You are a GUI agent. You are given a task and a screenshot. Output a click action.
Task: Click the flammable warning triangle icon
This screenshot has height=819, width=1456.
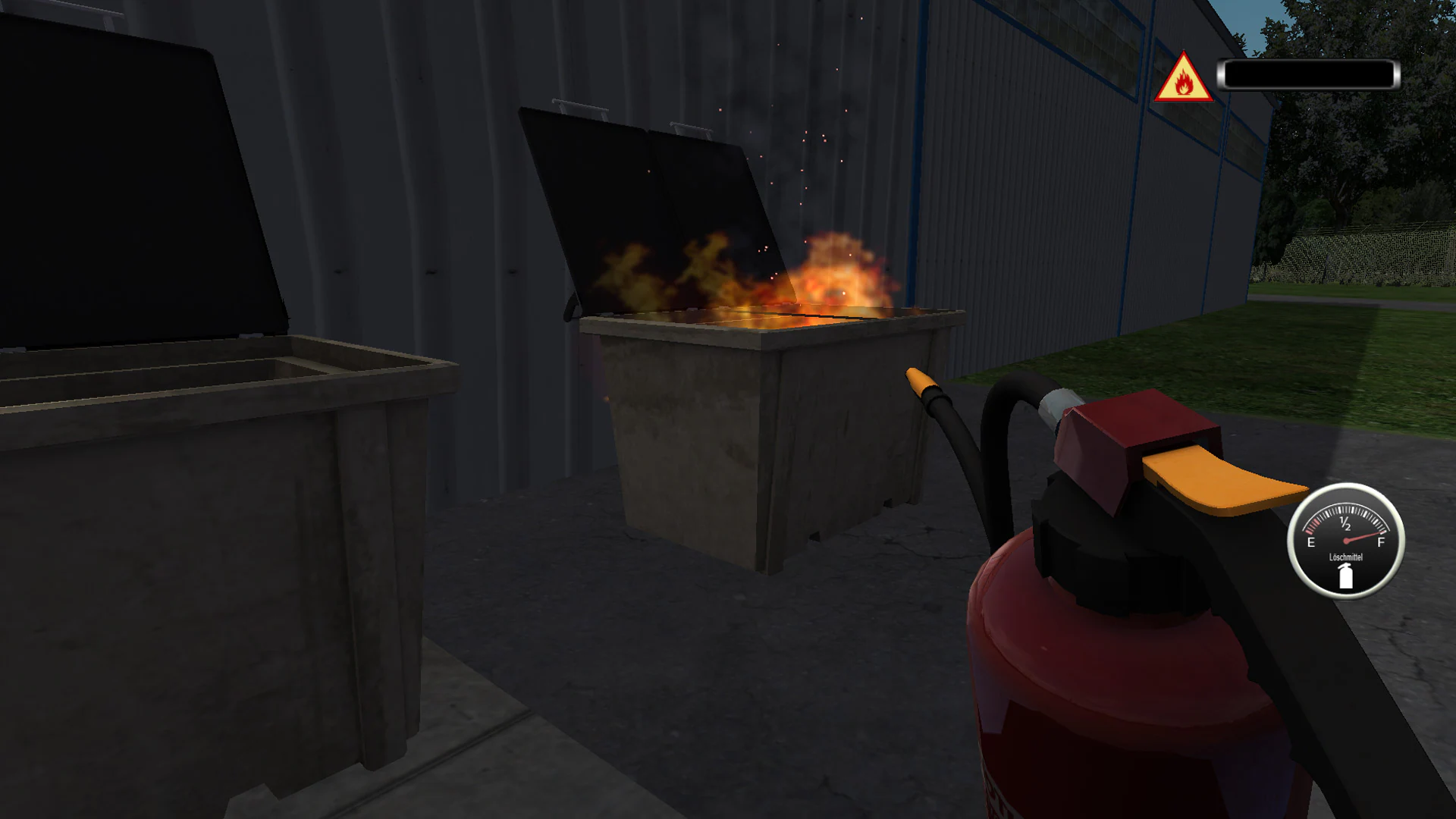pyautogui.click(x=1182, y=77)
